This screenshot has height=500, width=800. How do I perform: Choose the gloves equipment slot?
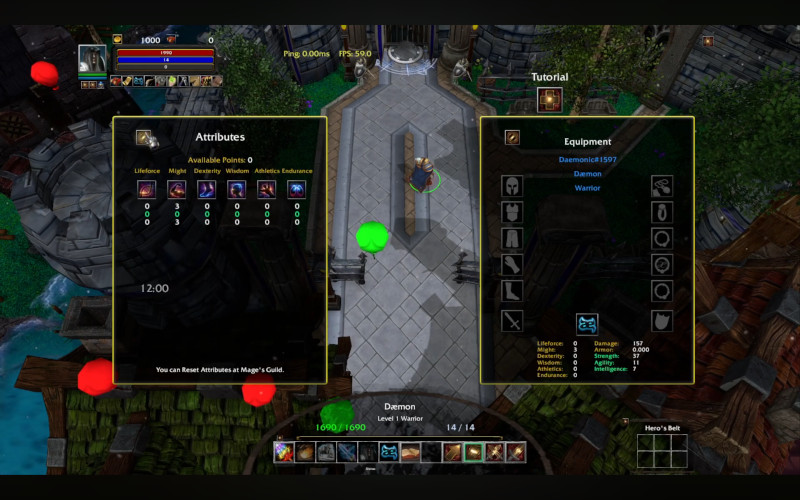(512, 265)
